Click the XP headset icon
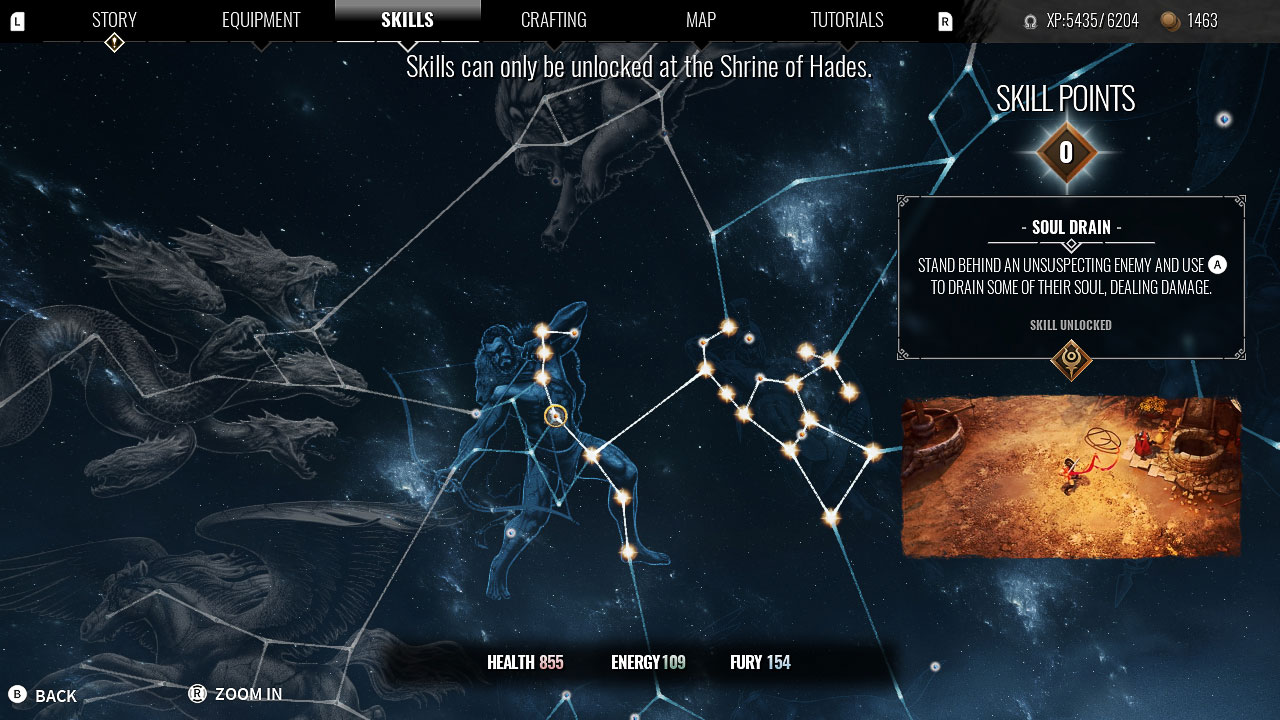1280x720 pixels. tap(1032, 20)
